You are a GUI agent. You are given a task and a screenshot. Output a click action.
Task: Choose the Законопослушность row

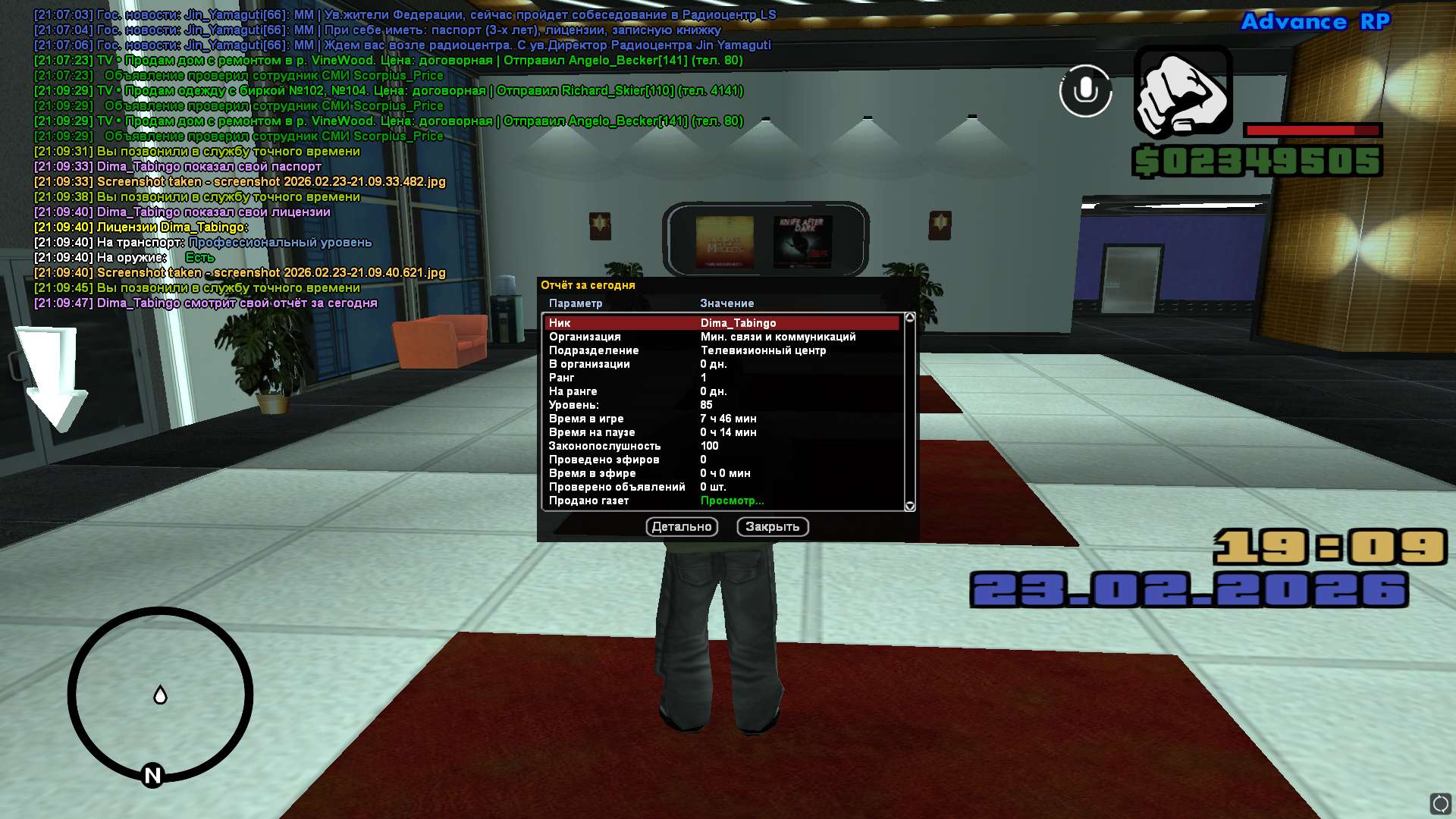721,446
